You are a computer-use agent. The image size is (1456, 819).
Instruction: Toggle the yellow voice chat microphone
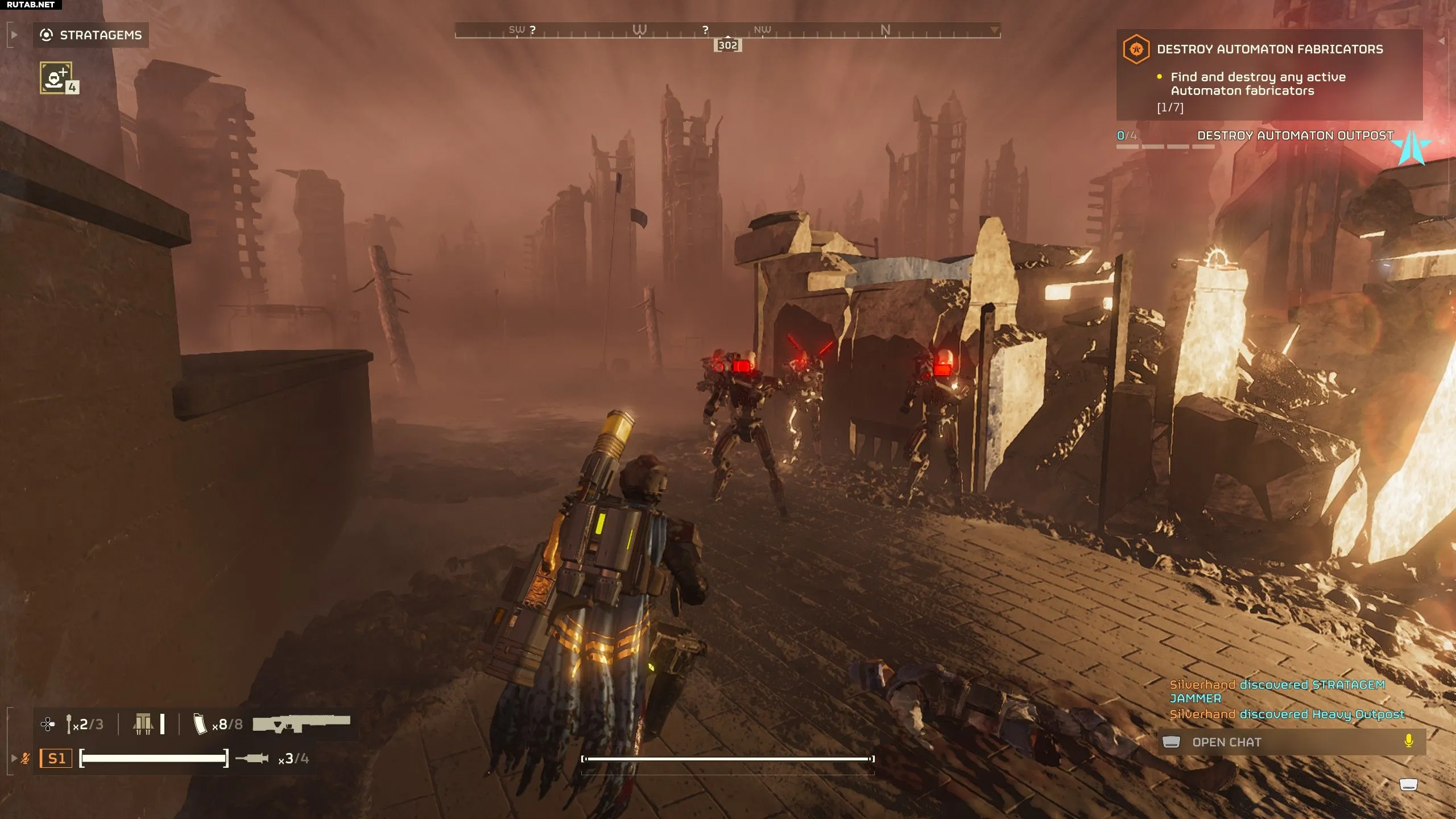1408,742
